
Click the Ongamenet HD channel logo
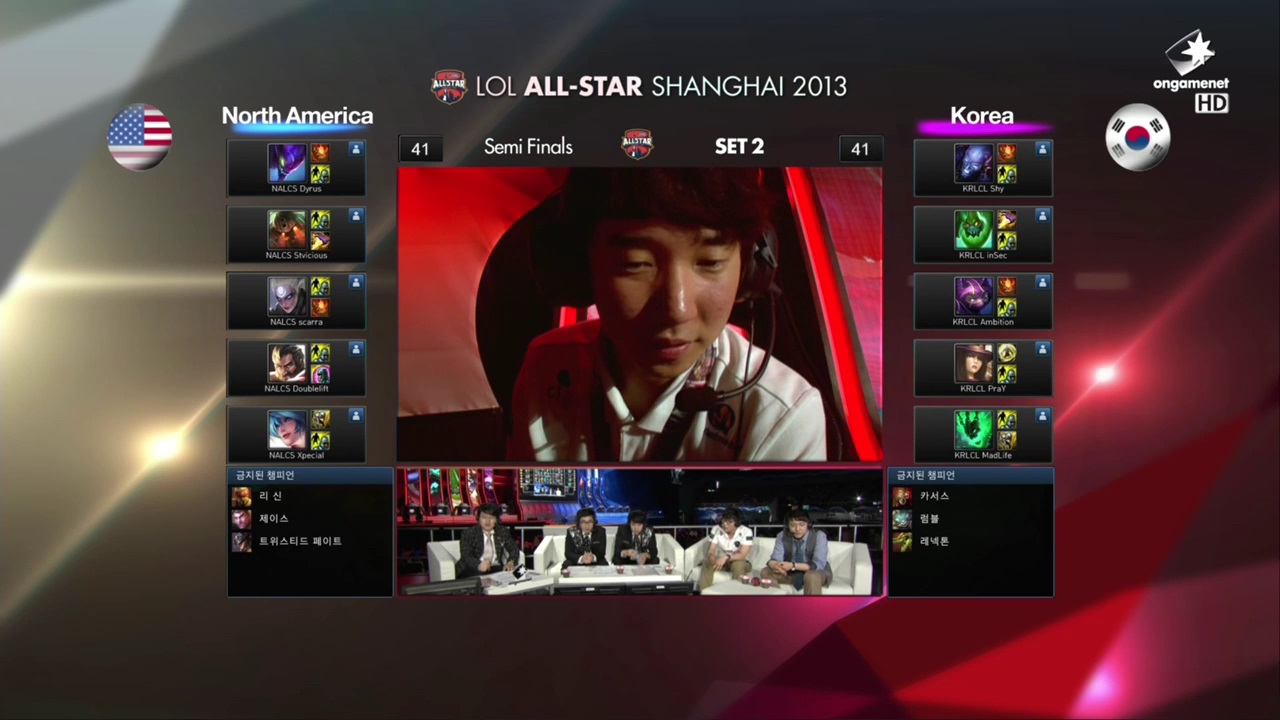coord(1191,70)
